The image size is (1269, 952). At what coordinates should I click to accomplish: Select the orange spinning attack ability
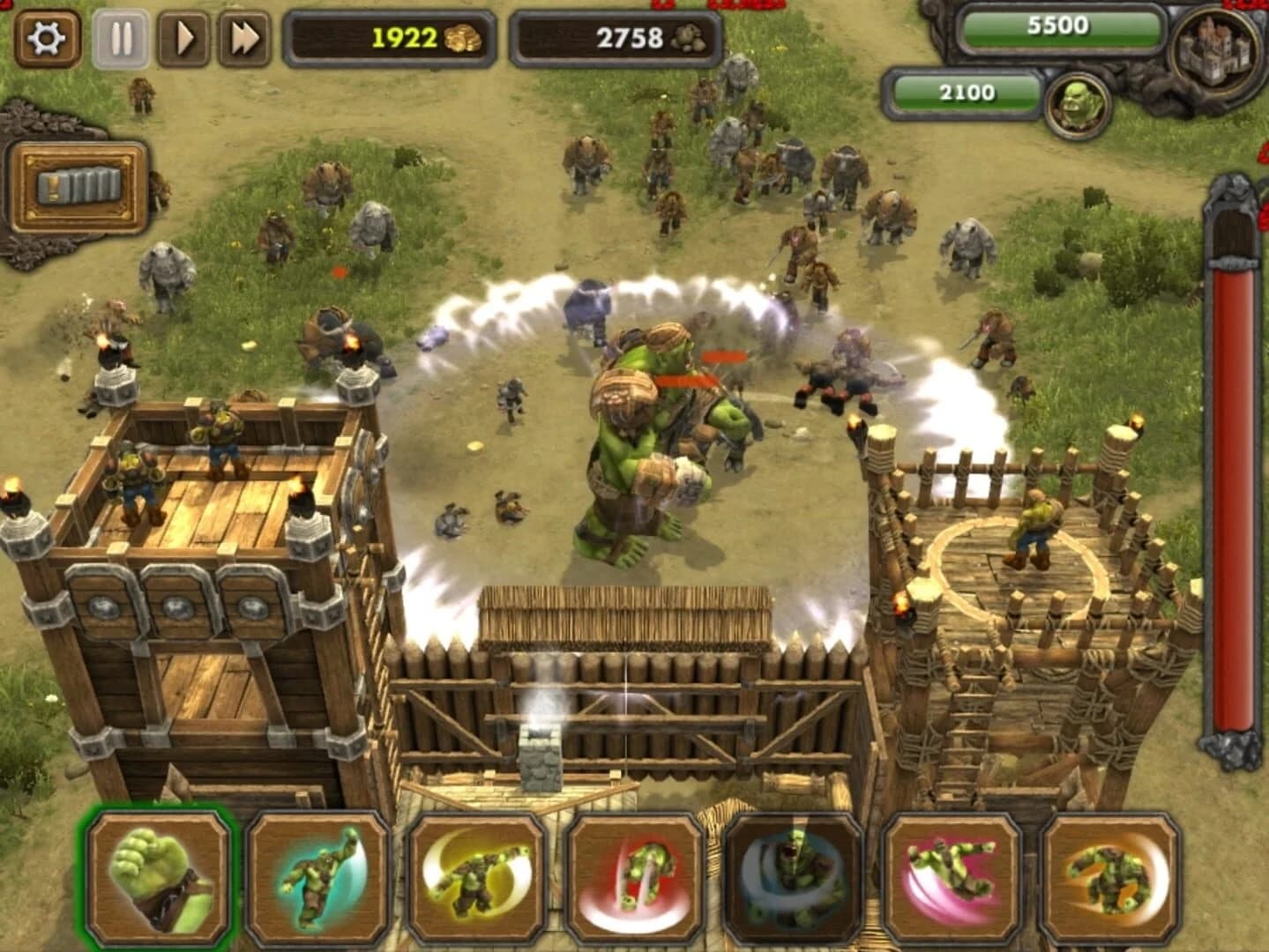pyautogui.click(x=1109, y=881)
